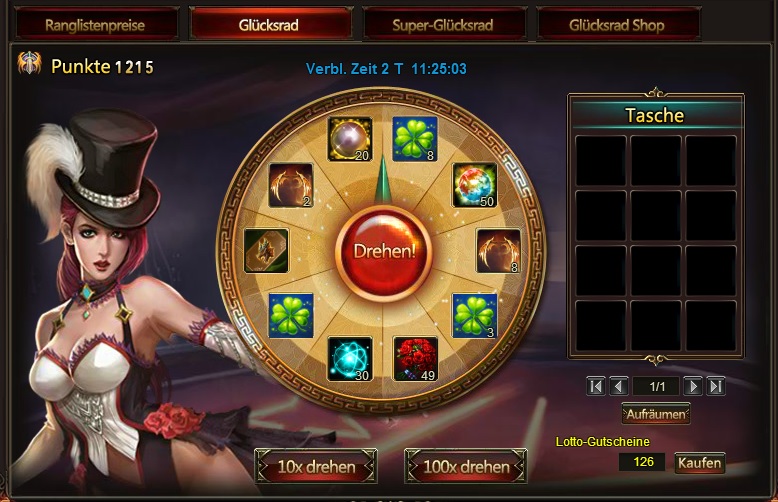Viewport: 778px width, 502px height.
Task: Select the teal orb prize with 30
Action: coord(350,359)
